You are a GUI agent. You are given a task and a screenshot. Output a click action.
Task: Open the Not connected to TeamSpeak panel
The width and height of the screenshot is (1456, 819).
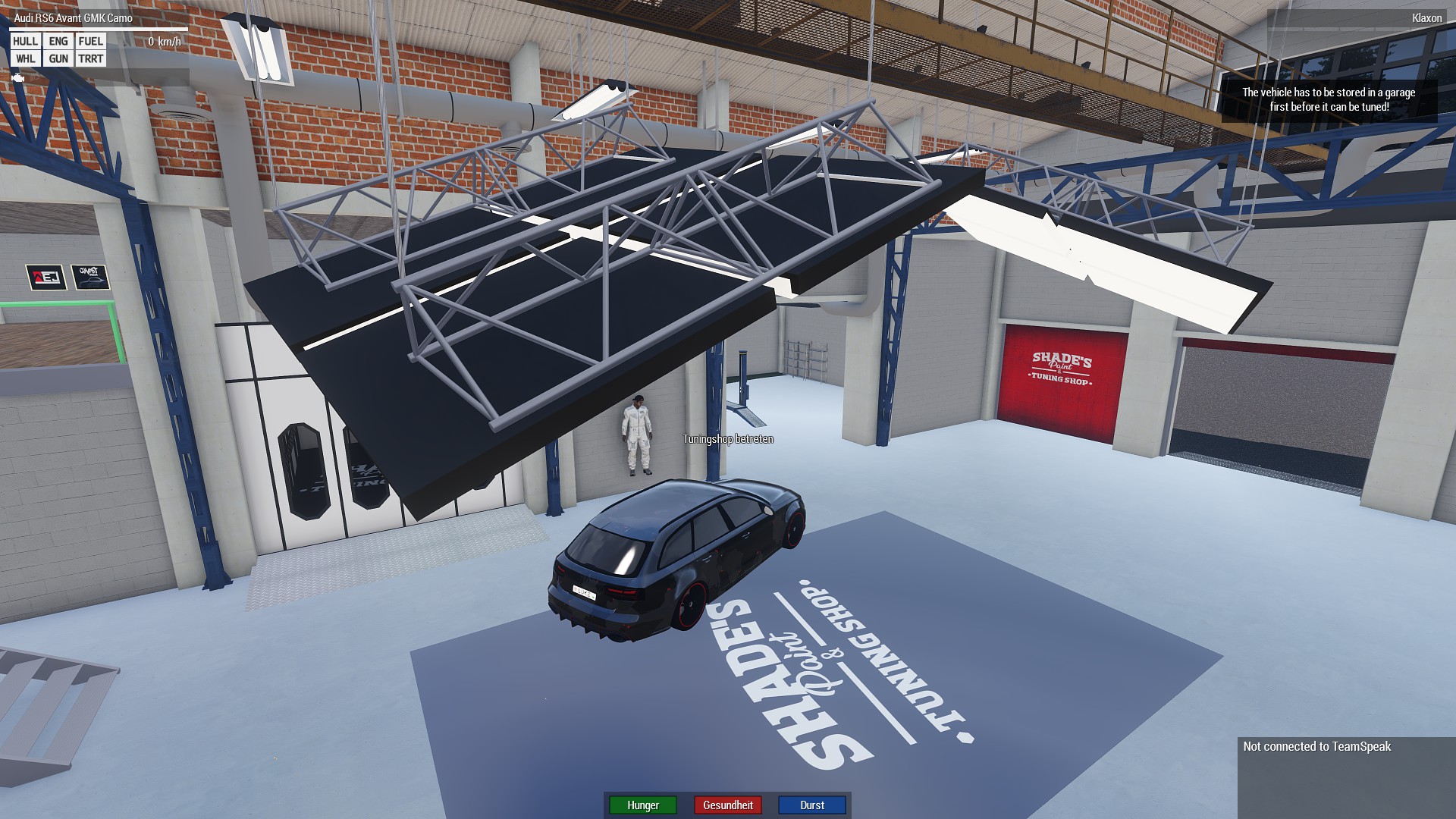click(1316, 747)
